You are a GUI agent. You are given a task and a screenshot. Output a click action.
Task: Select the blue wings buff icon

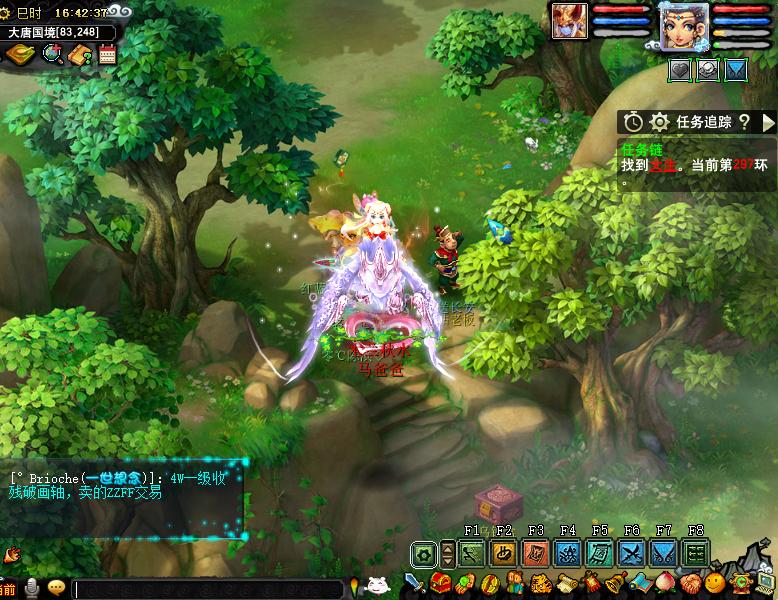coord(737,70)
